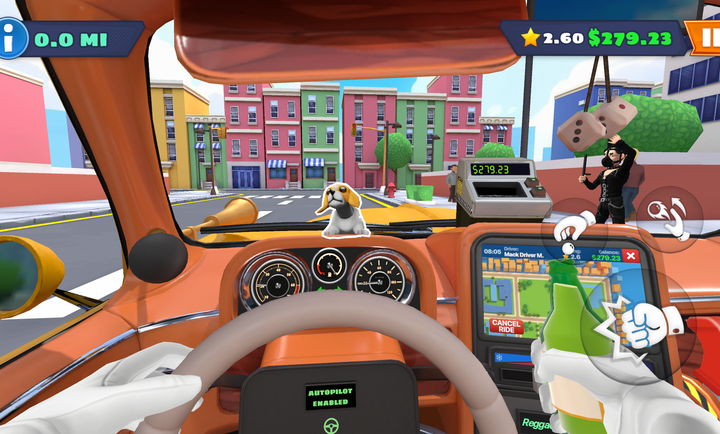
Task: Open the blue info button
Action: 13,40
